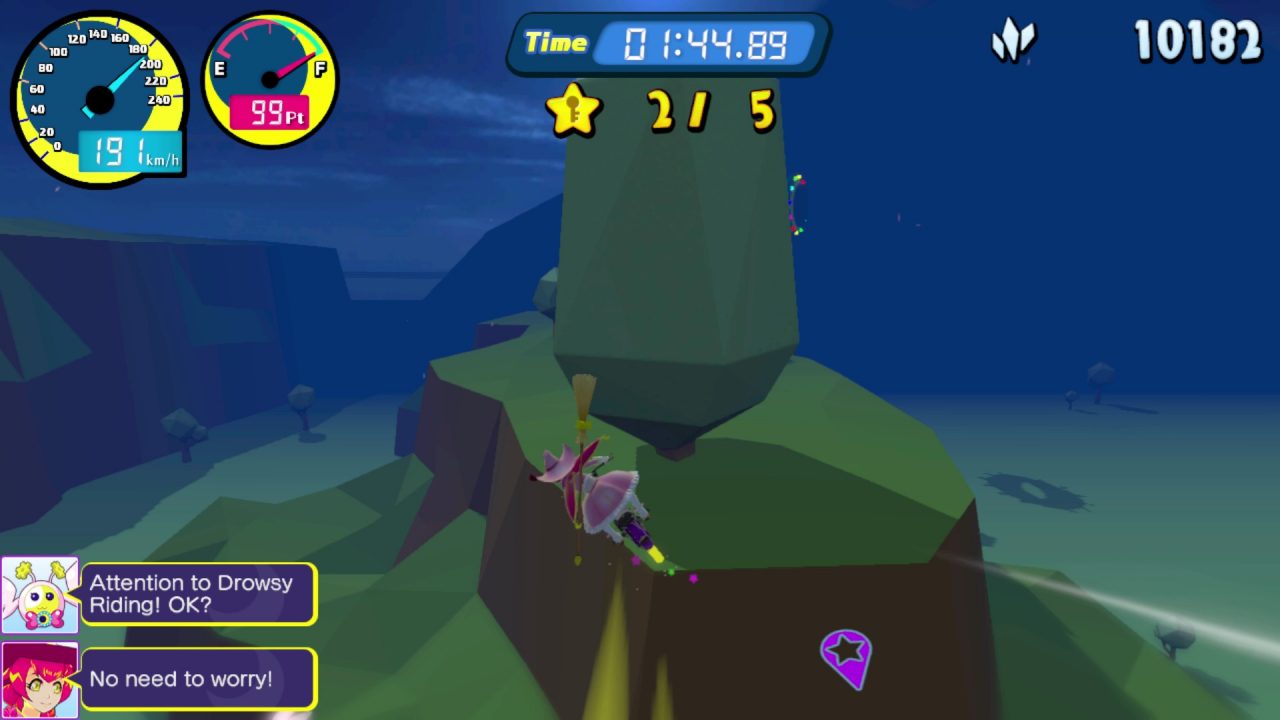Select the "No need to worry!" dialogue box
Image resolution: width=1280 pixels, height=720 pixels.
click(199, 679)
